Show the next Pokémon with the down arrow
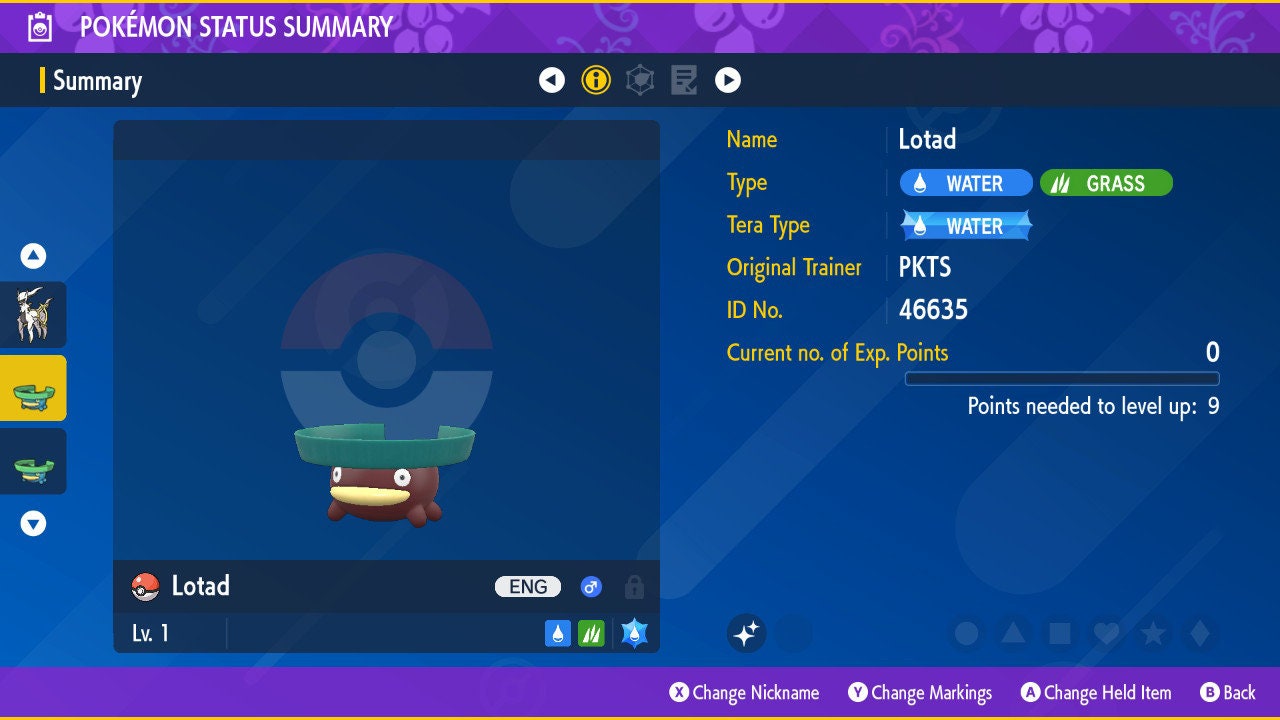This screenshot has width=1280, height=720. [x=33, y=523]
